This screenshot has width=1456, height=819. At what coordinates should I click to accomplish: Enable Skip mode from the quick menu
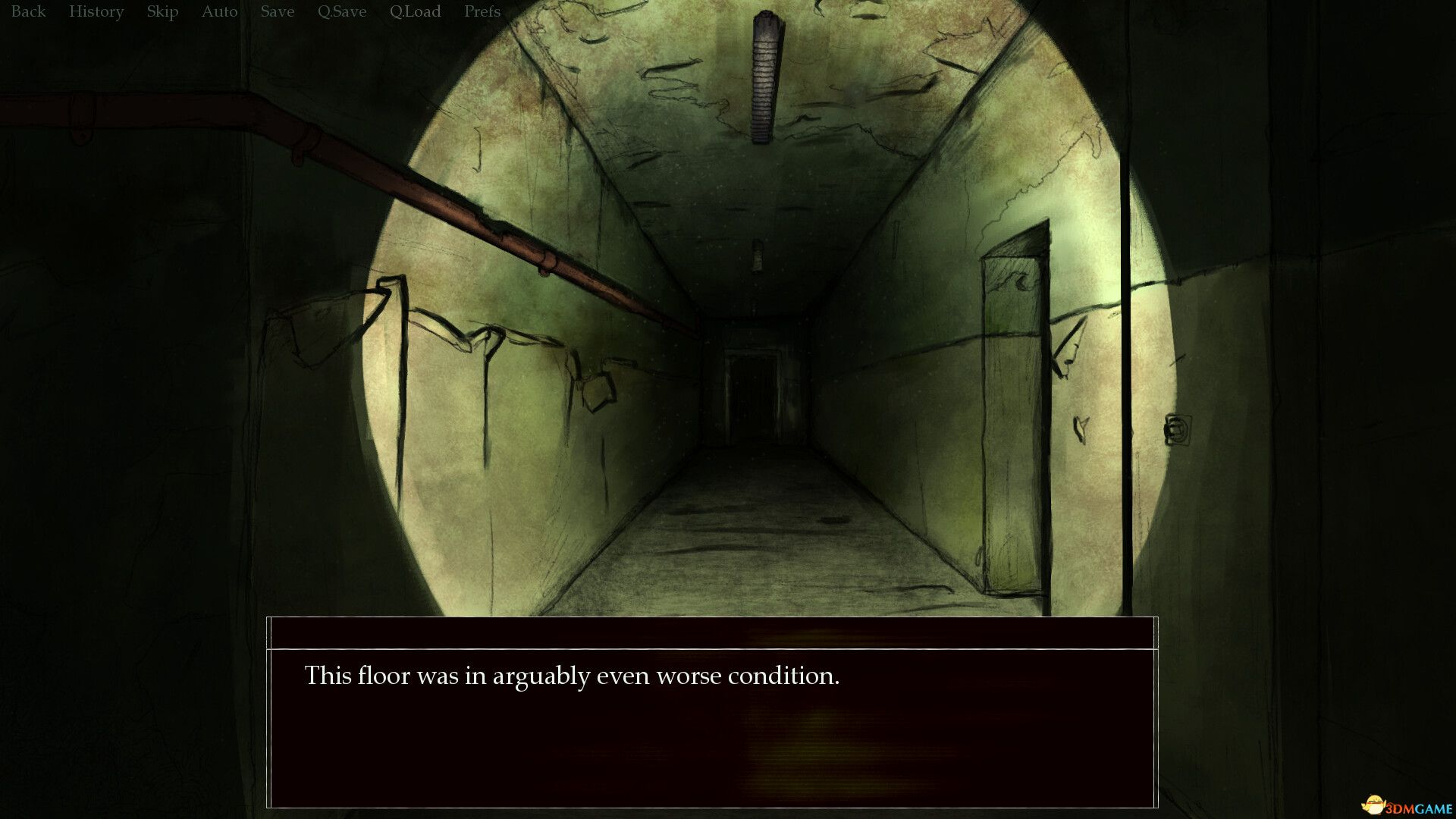coord(162,11)
